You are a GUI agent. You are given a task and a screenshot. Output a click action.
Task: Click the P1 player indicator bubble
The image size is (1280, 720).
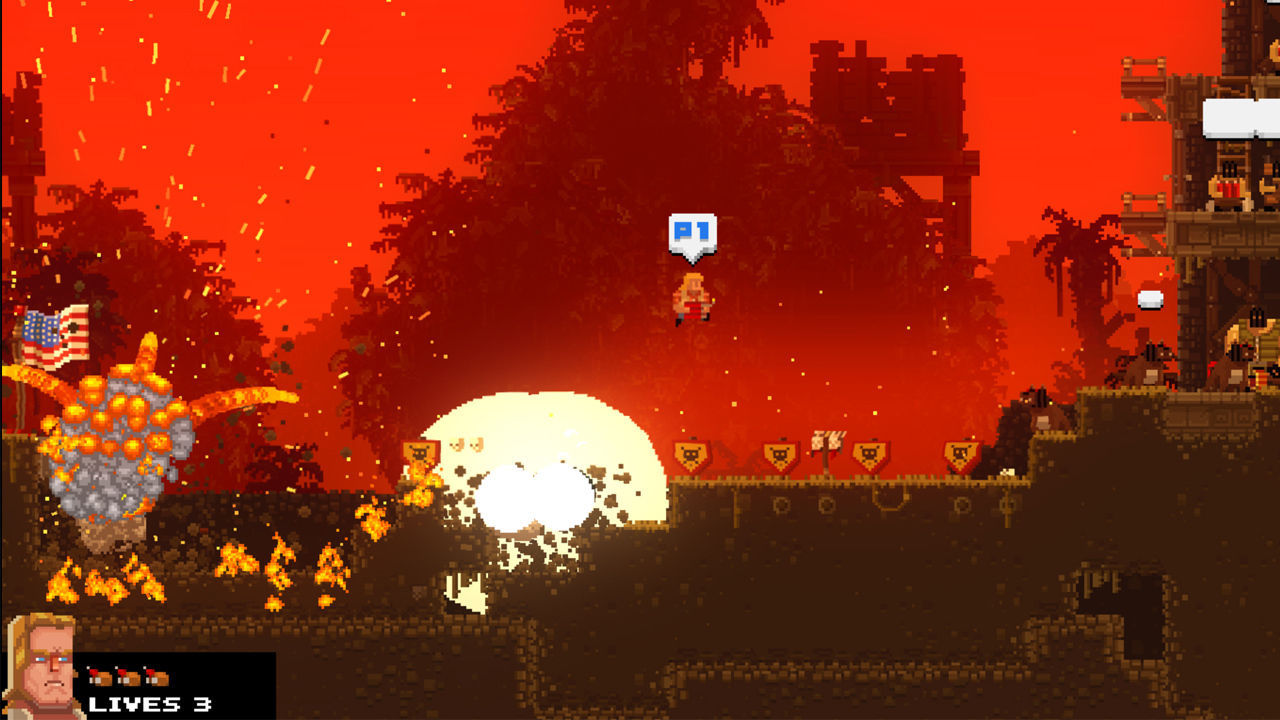tap(695, 232)
